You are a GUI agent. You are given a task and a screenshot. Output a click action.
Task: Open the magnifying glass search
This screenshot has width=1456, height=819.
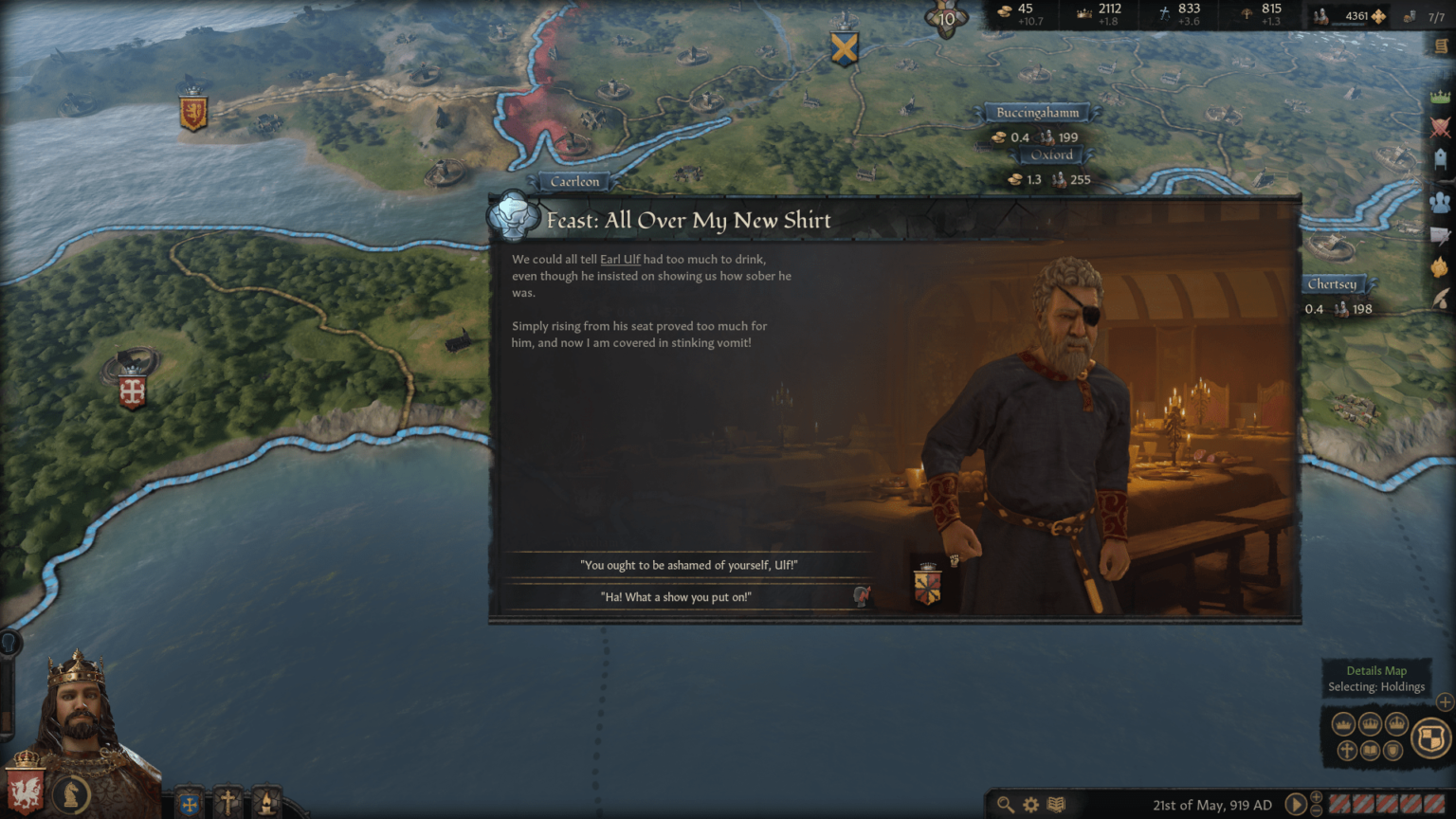pos(1005,805)
